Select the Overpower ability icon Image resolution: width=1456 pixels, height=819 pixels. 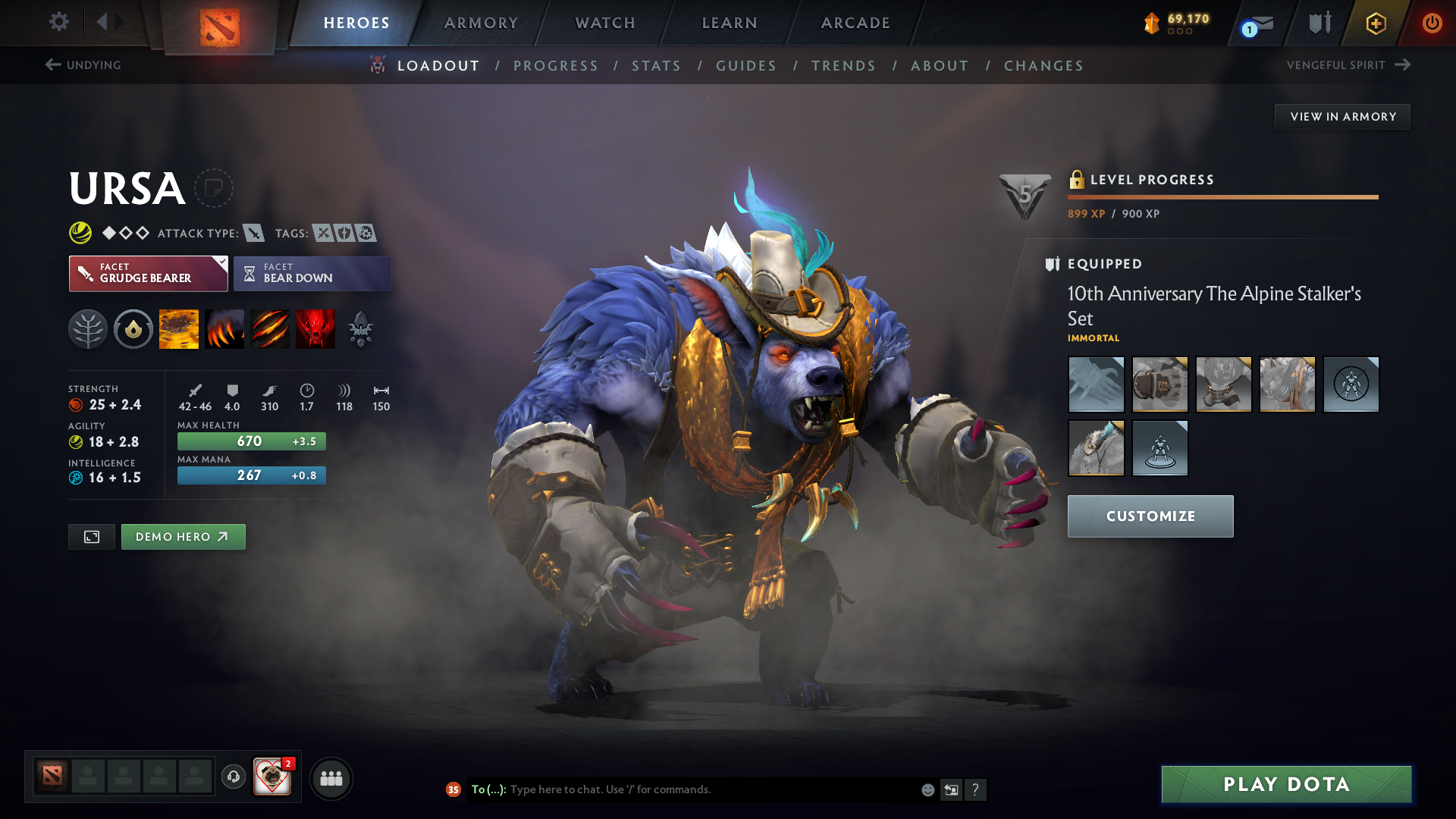coord(224,328)
